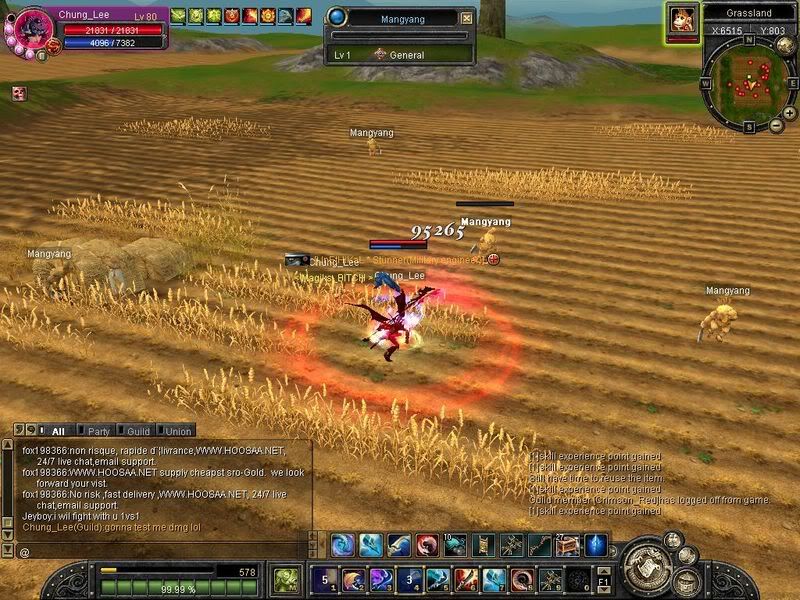Click the green creature icon beside experience bar
The width and height of the screenshot is (800, 600).
pos(286,579)
